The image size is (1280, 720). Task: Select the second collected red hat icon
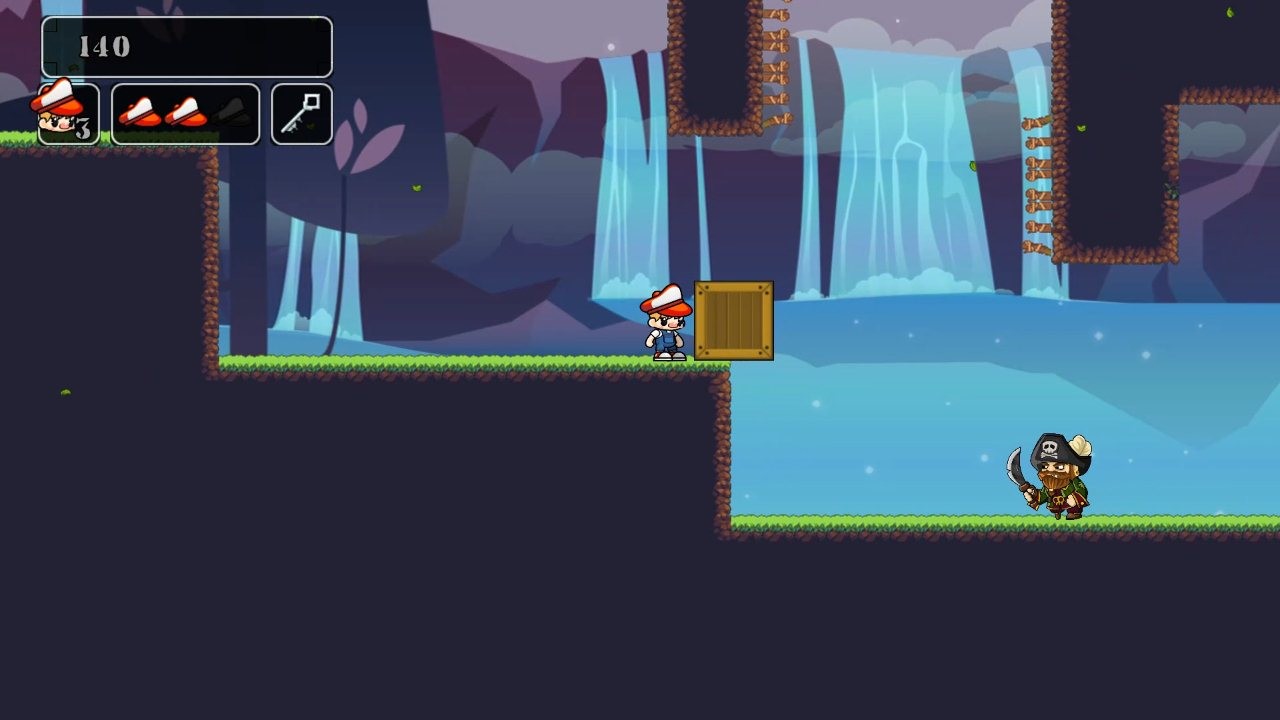coord(185,113)
